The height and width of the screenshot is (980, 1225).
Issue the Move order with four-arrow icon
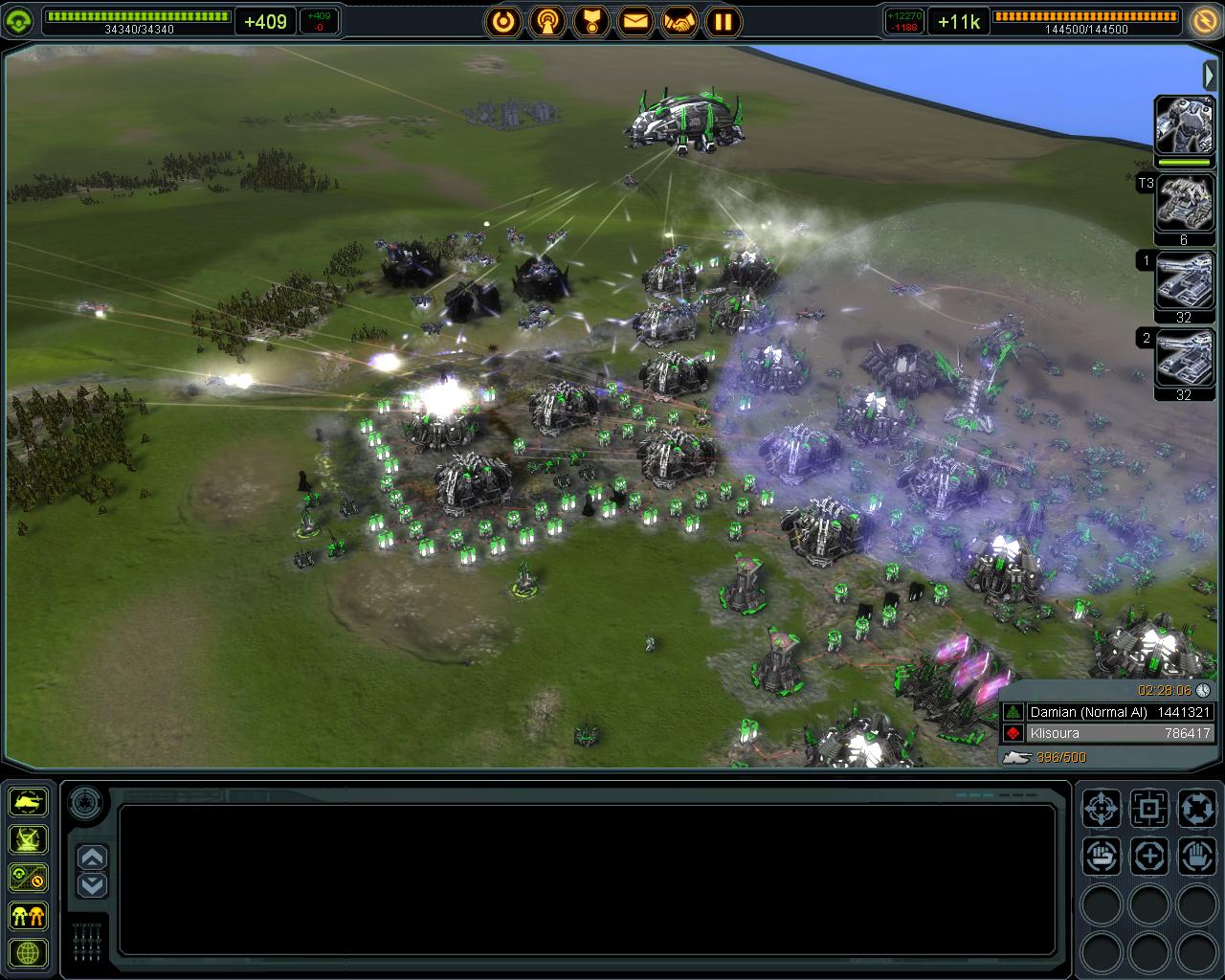(x=1102, y=809)
